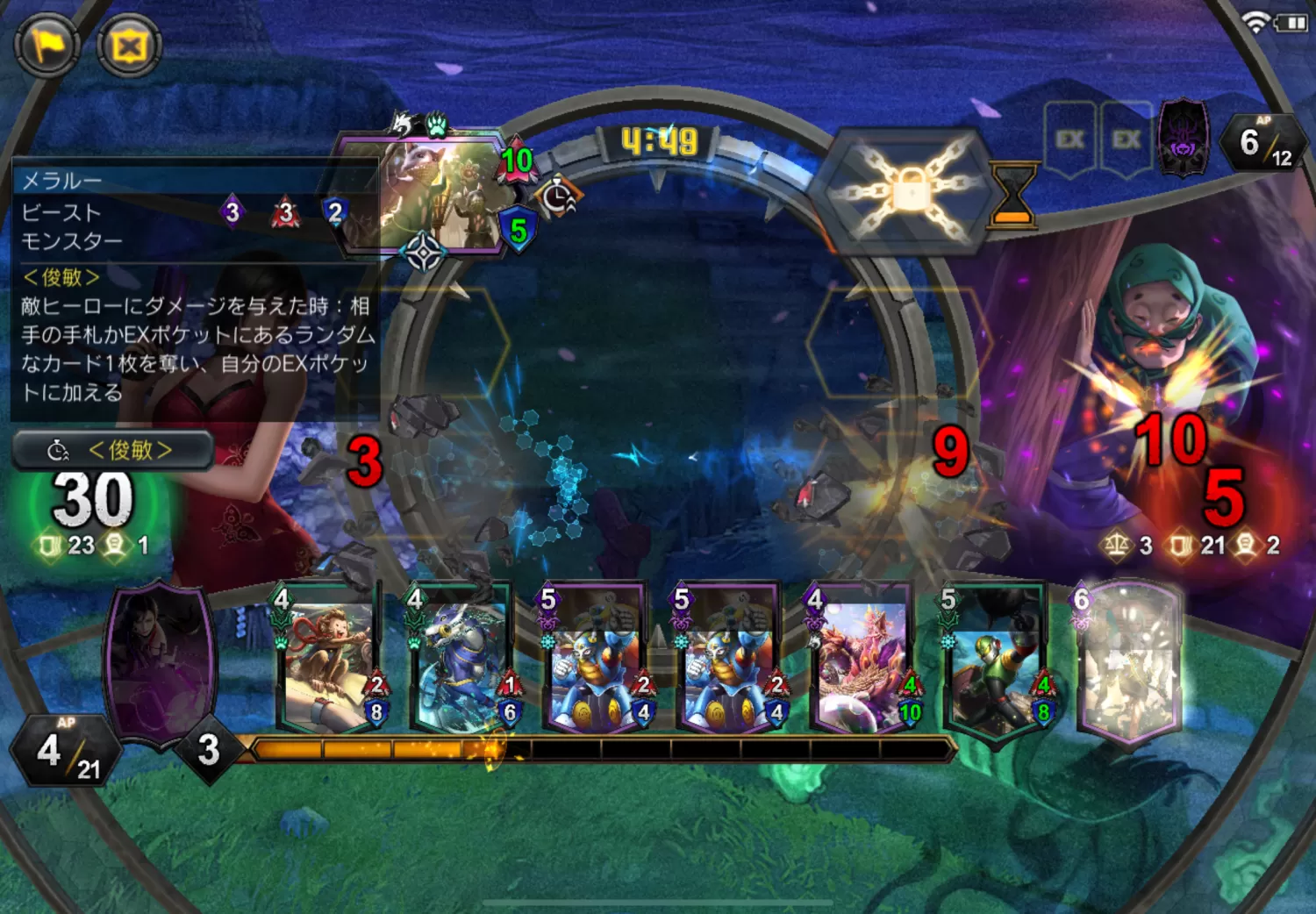Open the player's purple hero deck card
The width and height of the screenshot is (1316, 914).
pyautogui.click(x=161, y=662)
